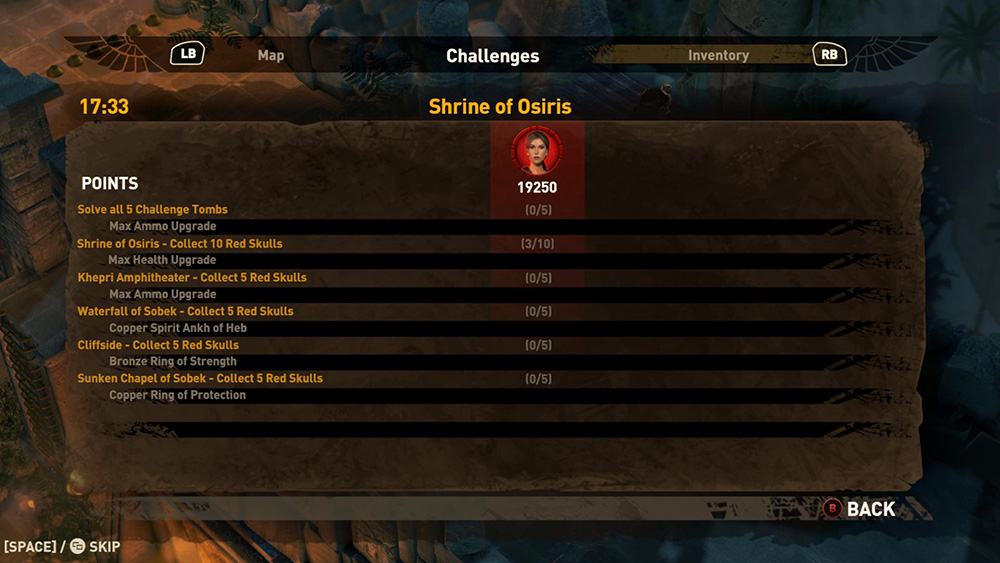Open the Inventory tab
Image resolution: width=1000 pixels, height=563 pixels.
pyautogui.click(x=718, y=55)
